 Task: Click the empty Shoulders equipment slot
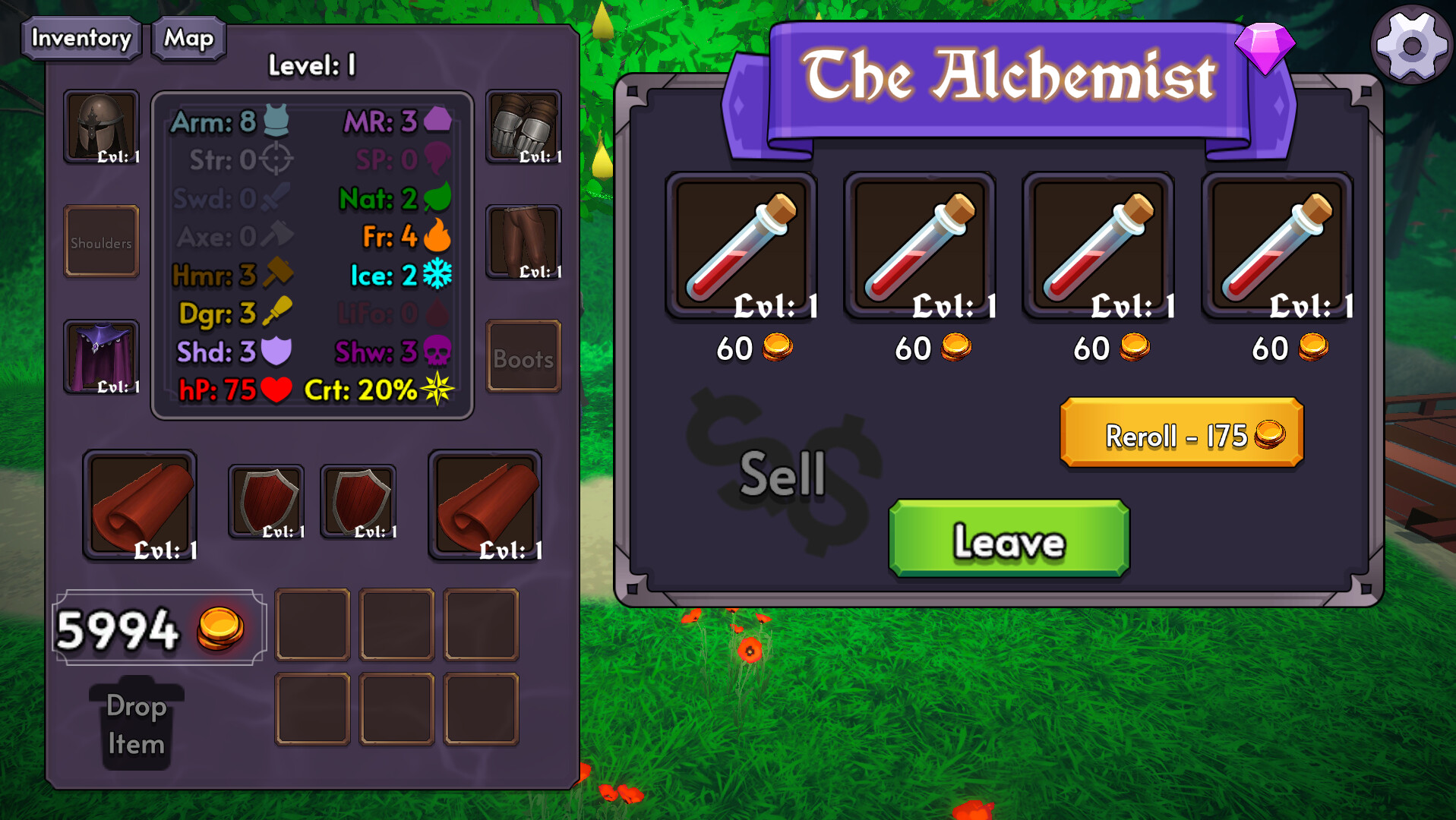(102, 242)
